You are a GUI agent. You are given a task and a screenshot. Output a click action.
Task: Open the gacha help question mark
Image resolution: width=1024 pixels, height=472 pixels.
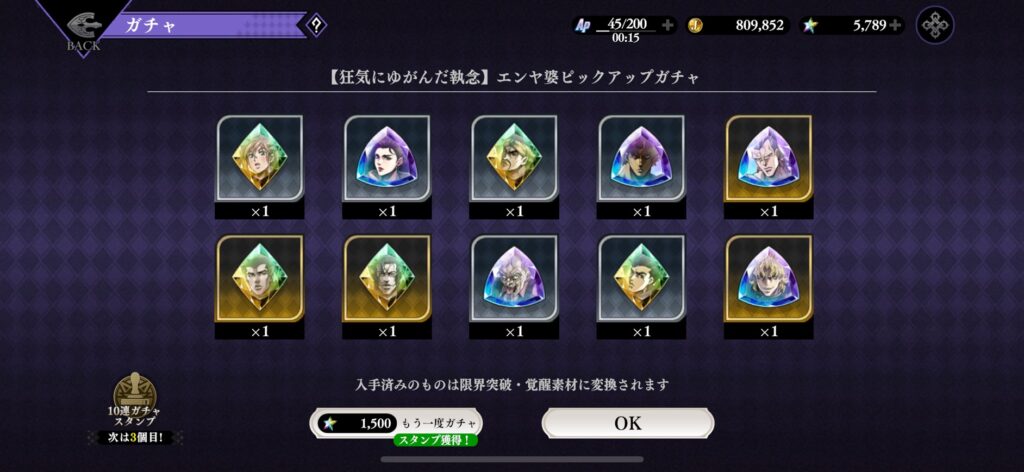tap(316, 25)
